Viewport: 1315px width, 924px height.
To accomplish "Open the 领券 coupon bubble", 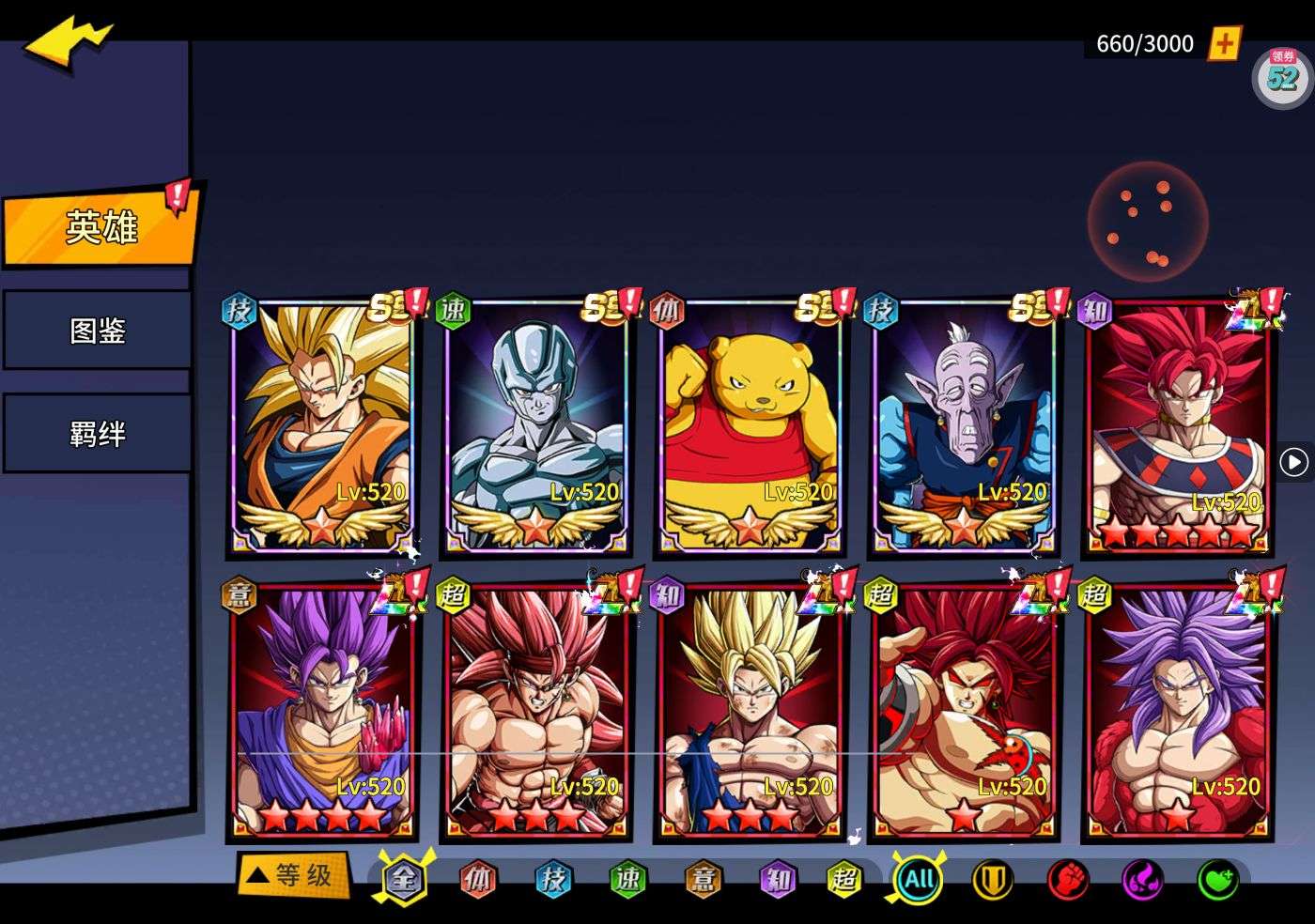I will coord(1283,75).
